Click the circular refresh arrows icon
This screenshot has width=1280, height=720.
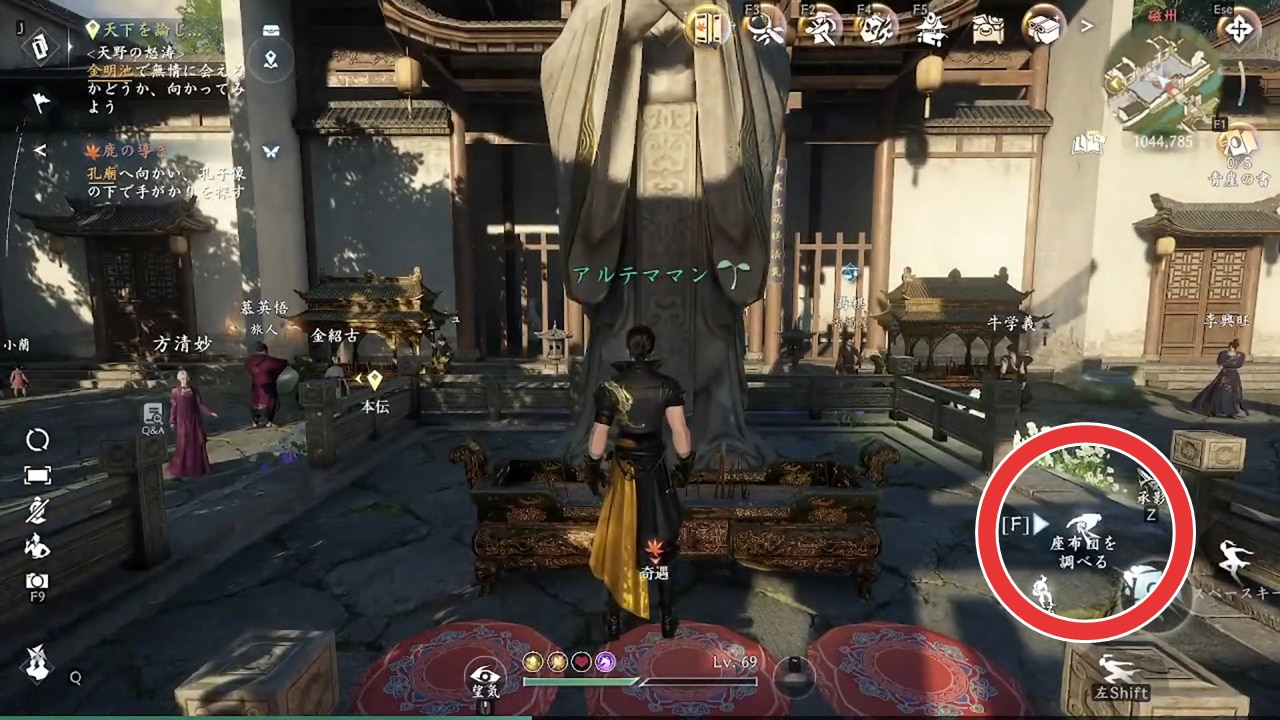point(38,440)
